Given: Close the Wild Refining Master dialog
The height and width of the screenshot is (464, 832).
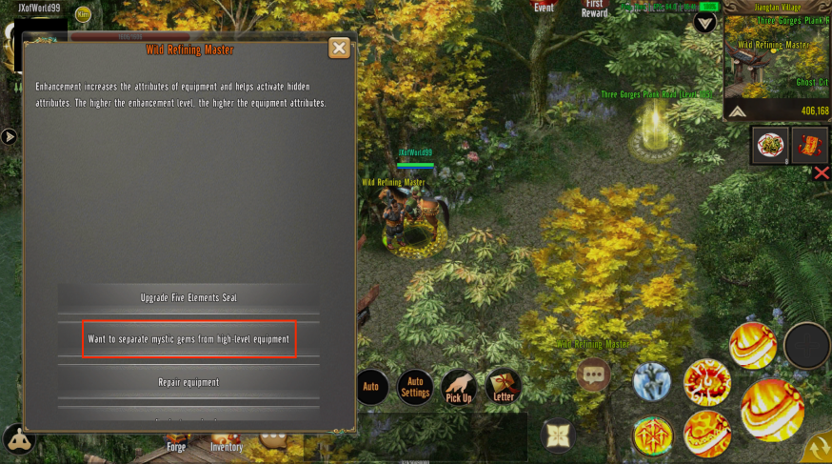Looking at the screenshot, I should [x=339, y=48].
